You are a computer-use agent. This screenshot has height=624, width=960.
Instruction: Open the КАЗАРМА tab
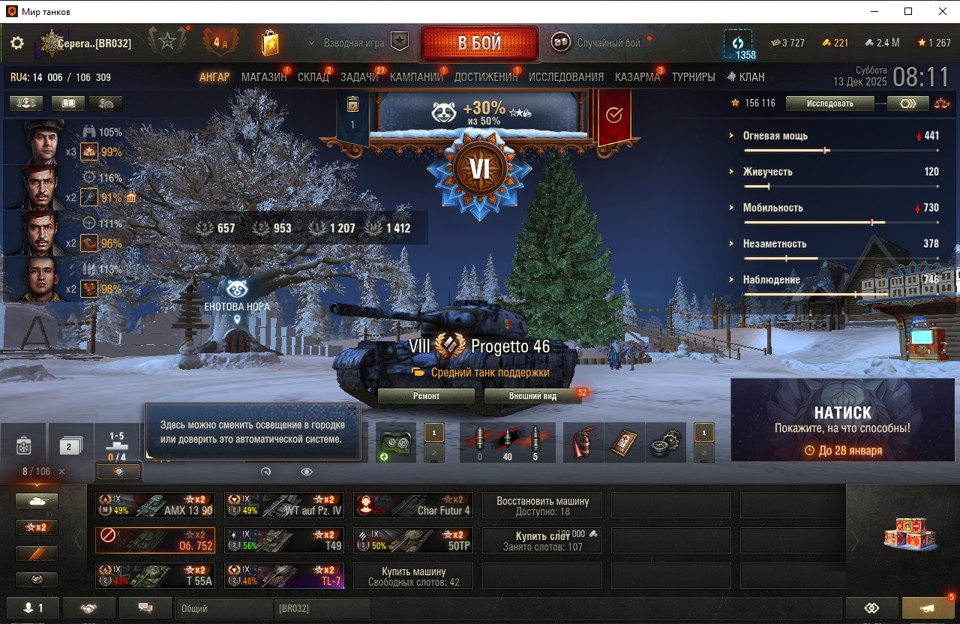[x=637, y=77]
